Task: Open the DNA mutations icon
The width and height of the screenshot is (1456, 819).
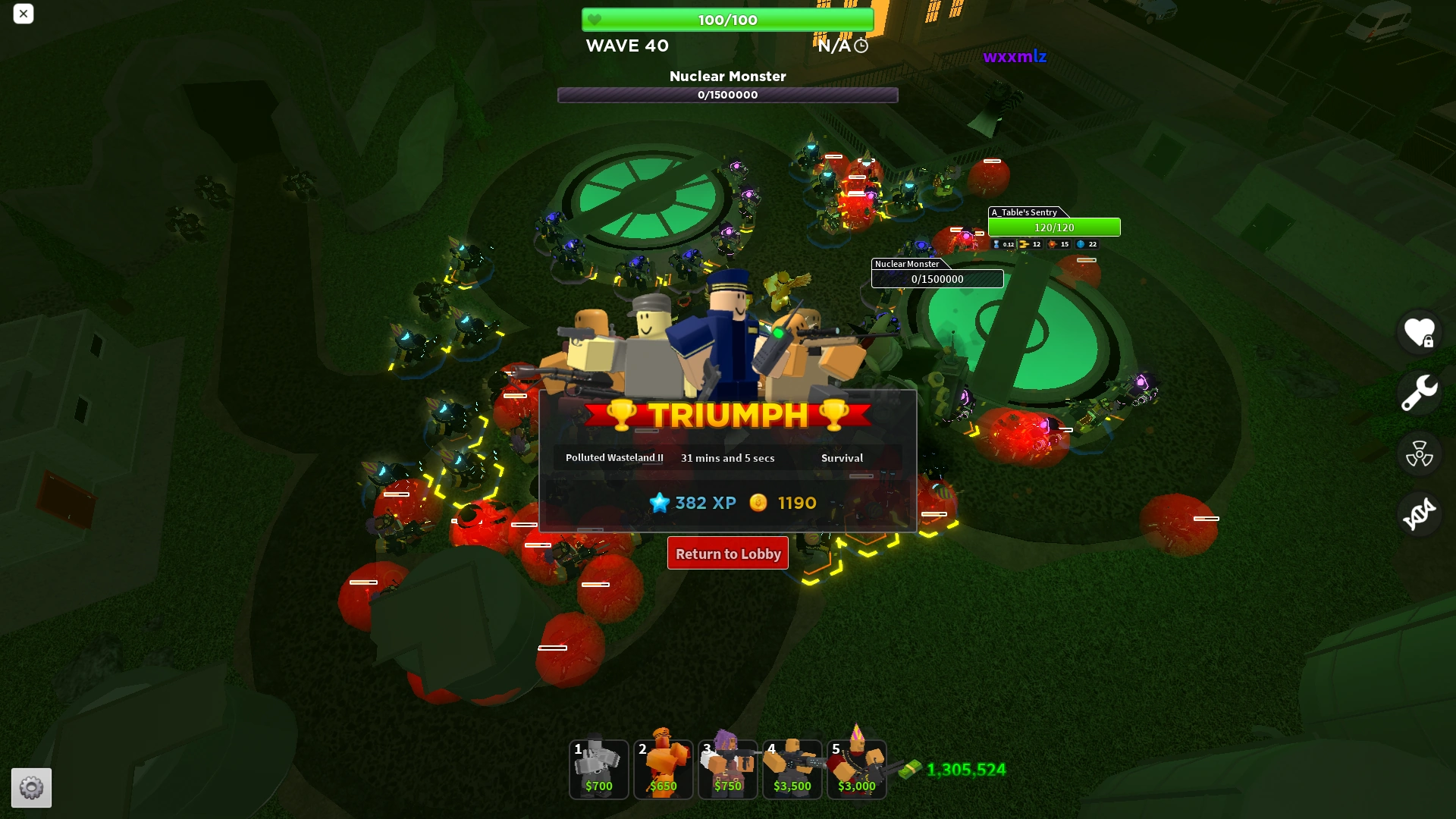Action: [1419, 513]
